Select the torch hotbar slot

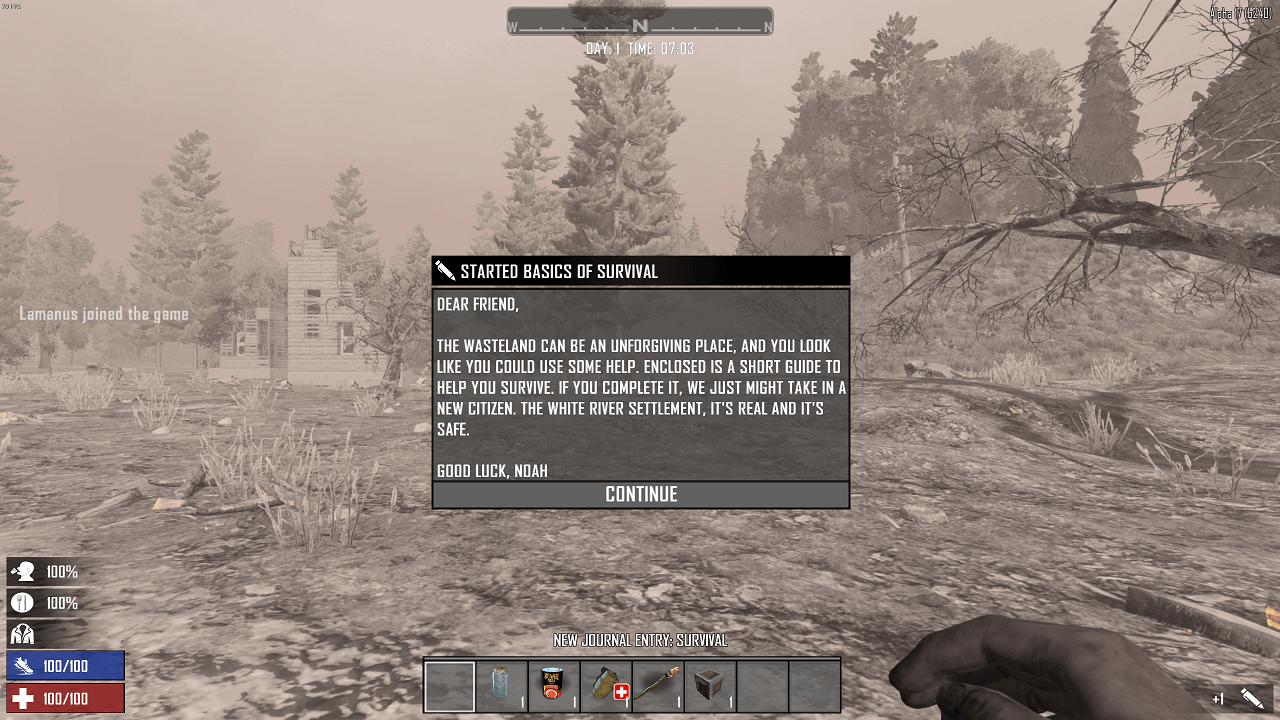click(x=658, y=686)
